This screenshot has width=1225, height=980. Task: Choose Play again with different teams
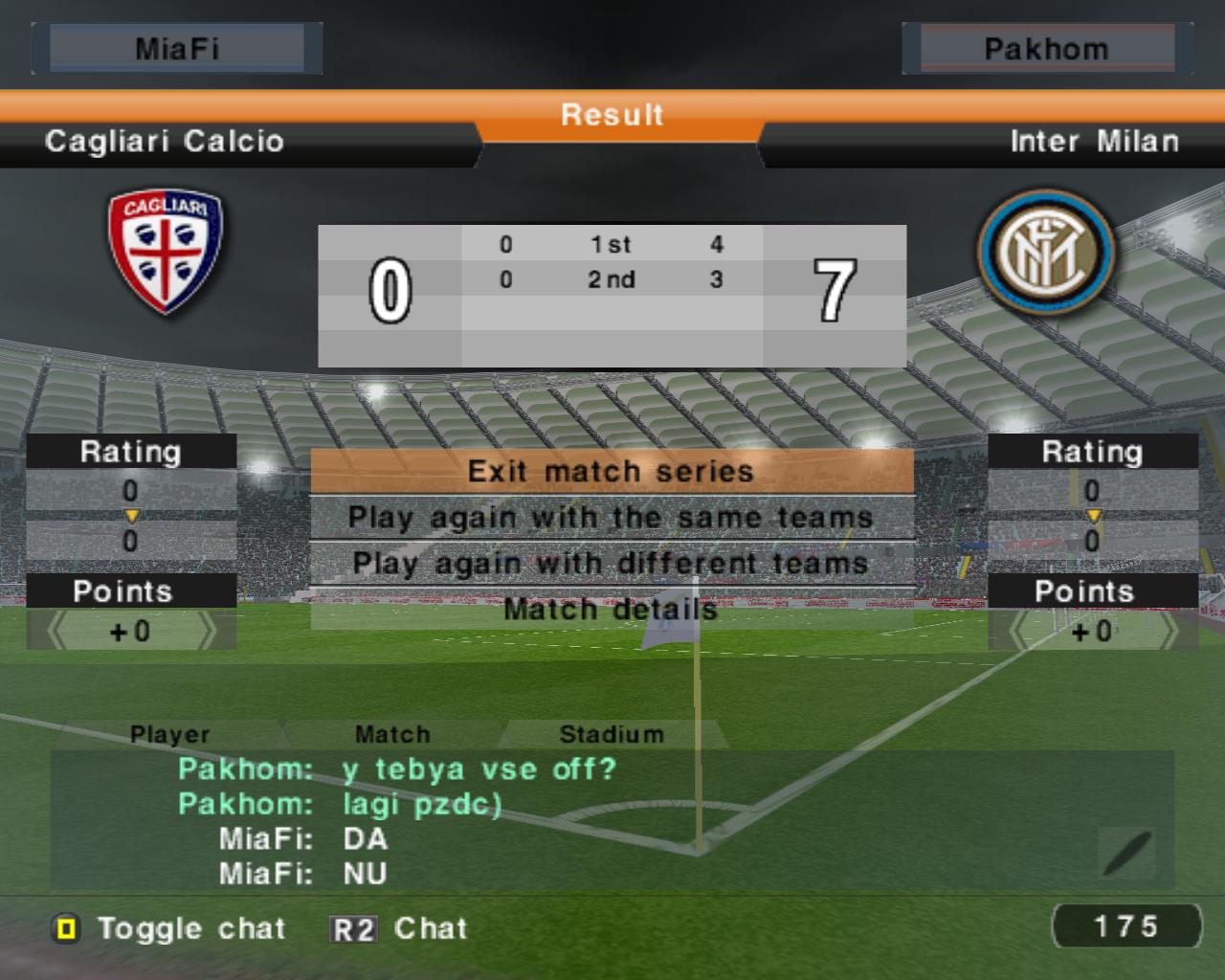(x=612, y=564)
